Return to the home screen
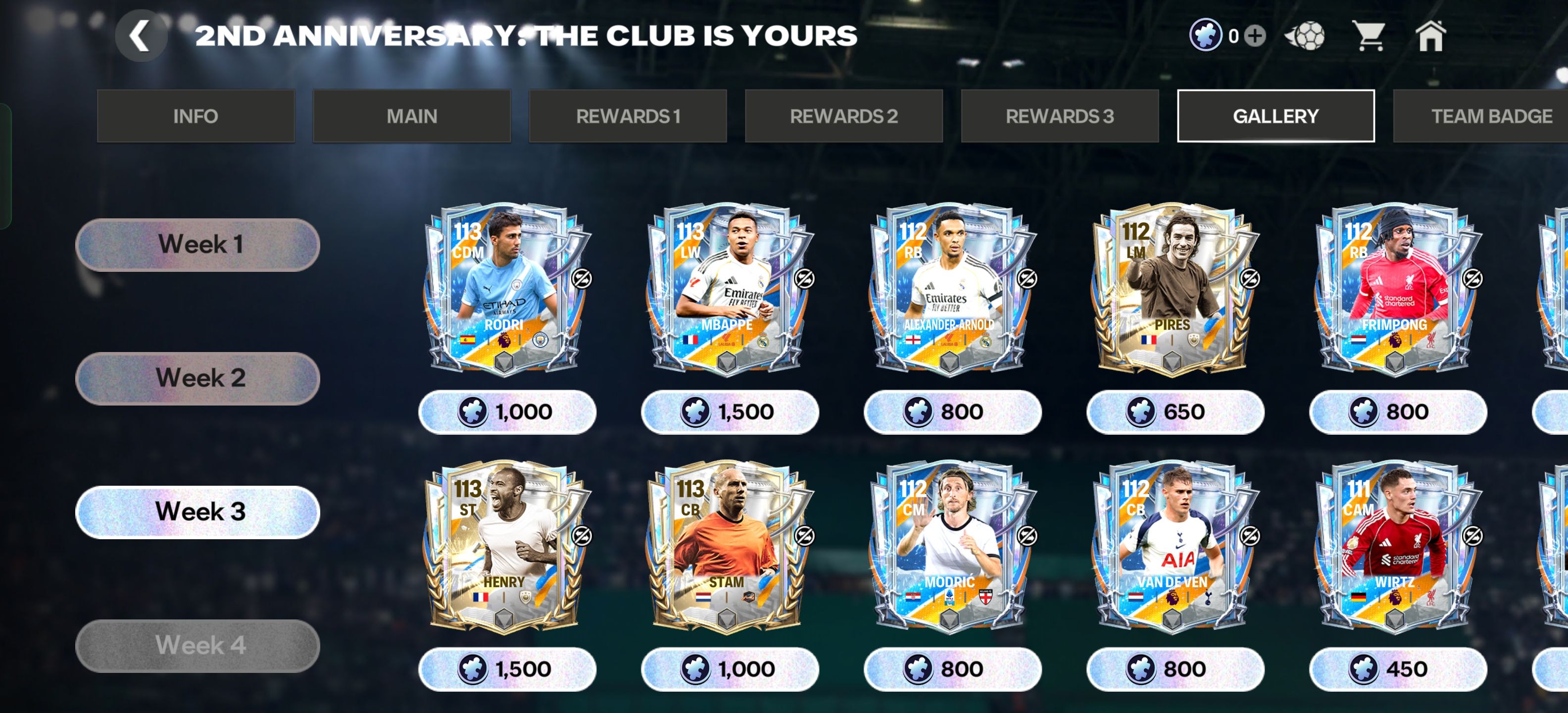 (x=1430, y=36)
